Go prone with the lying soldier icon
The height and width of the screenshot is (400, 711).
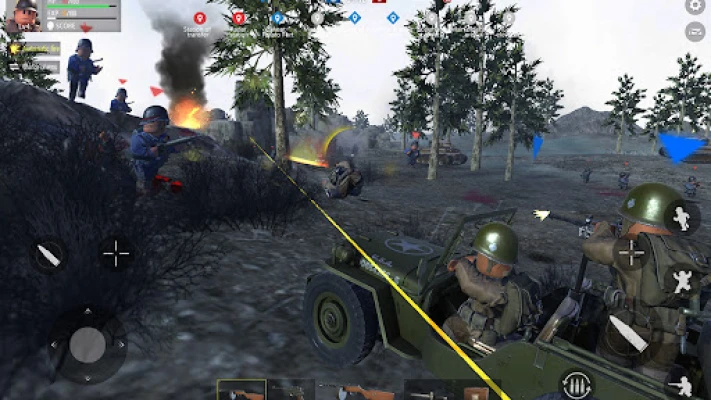click(x=684, y=384)
